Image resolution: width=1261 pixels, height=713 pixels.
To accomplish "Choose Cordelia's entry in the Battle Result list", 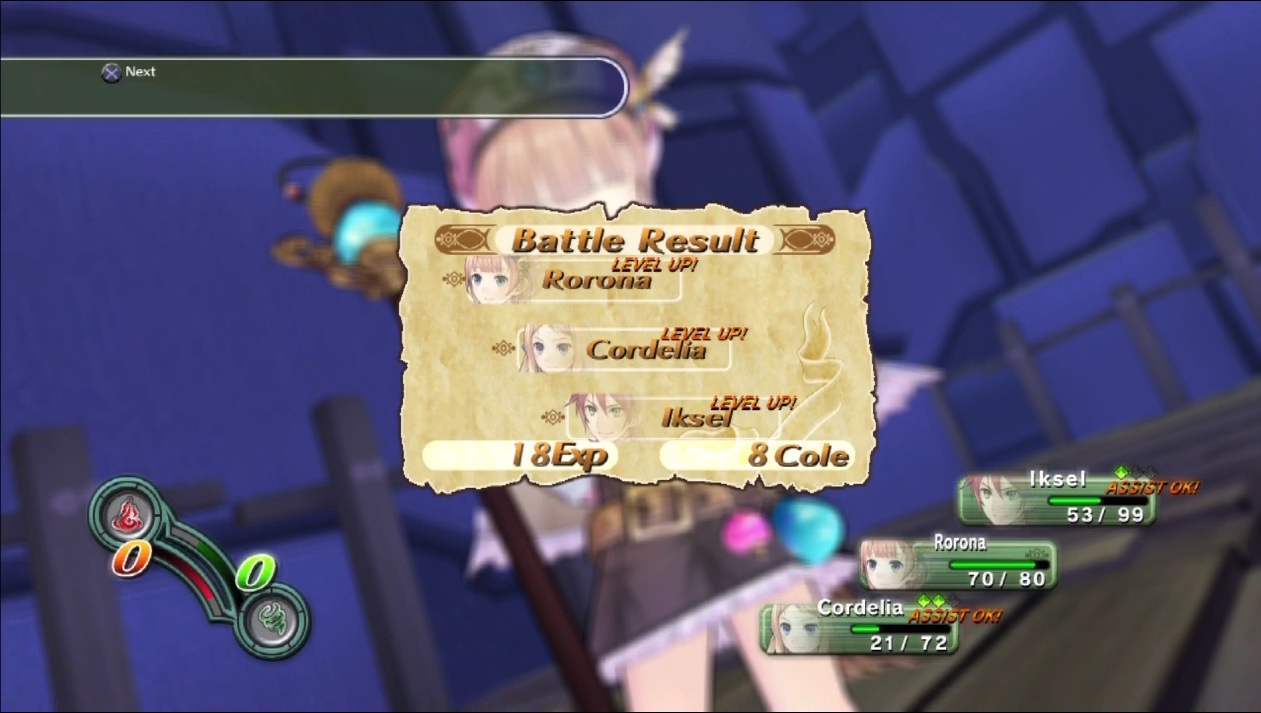I will pos(624,349).
